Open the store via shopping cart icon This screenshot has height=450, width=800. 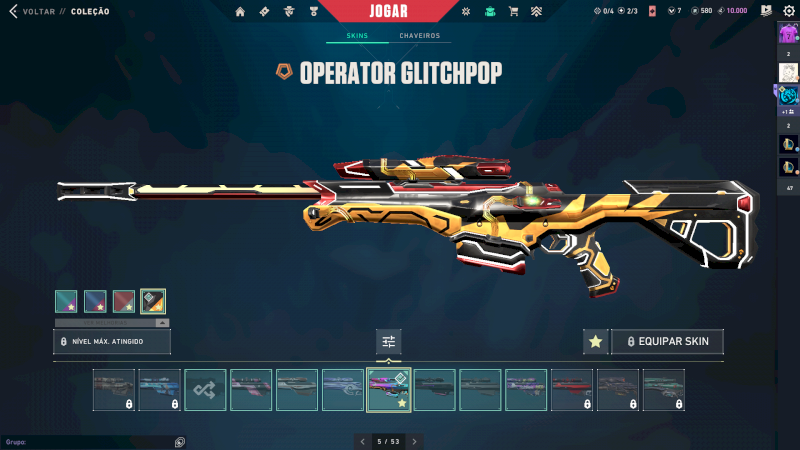pos(513,11)
